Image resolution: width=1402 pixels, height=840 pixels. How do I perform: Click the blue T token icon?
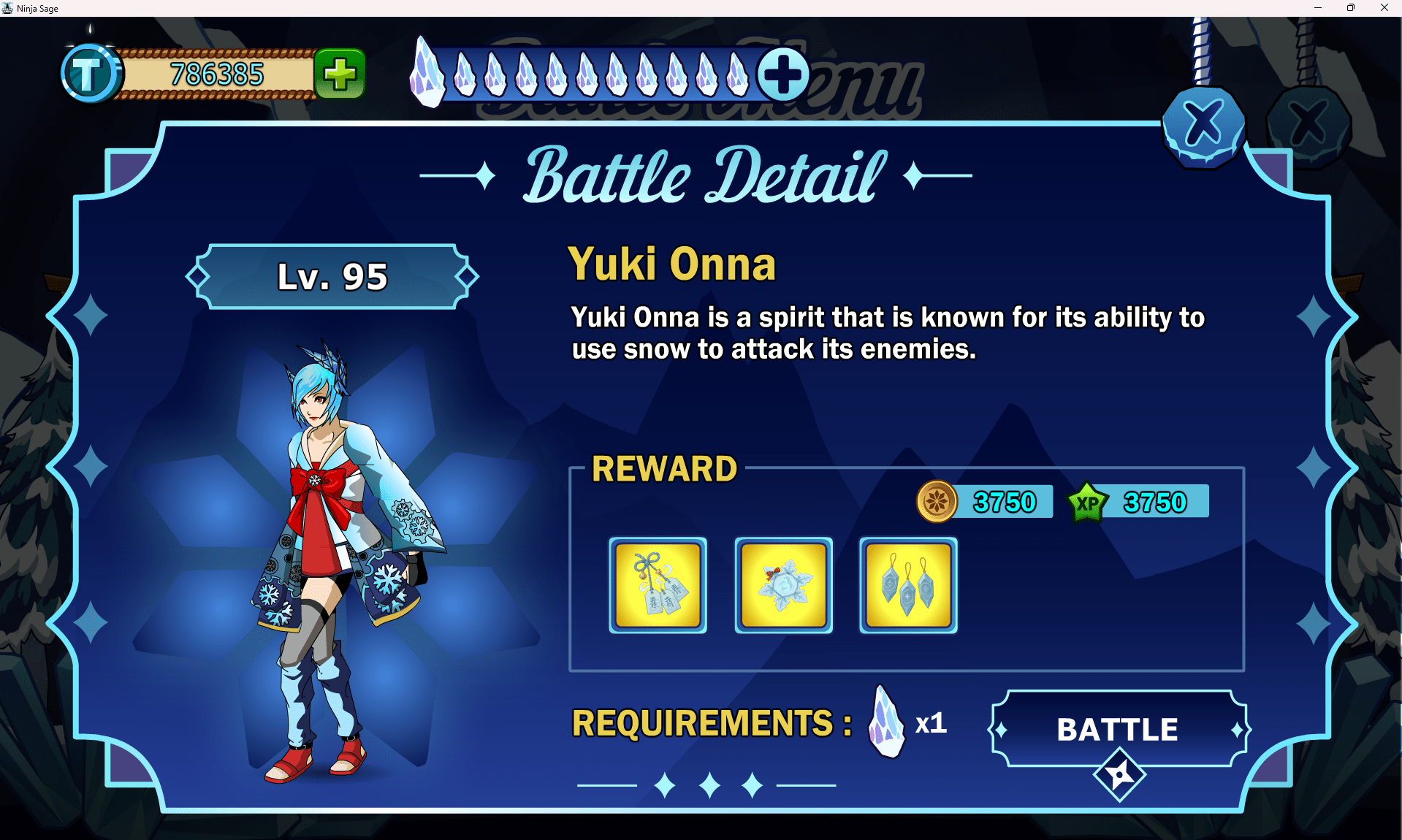90,74
